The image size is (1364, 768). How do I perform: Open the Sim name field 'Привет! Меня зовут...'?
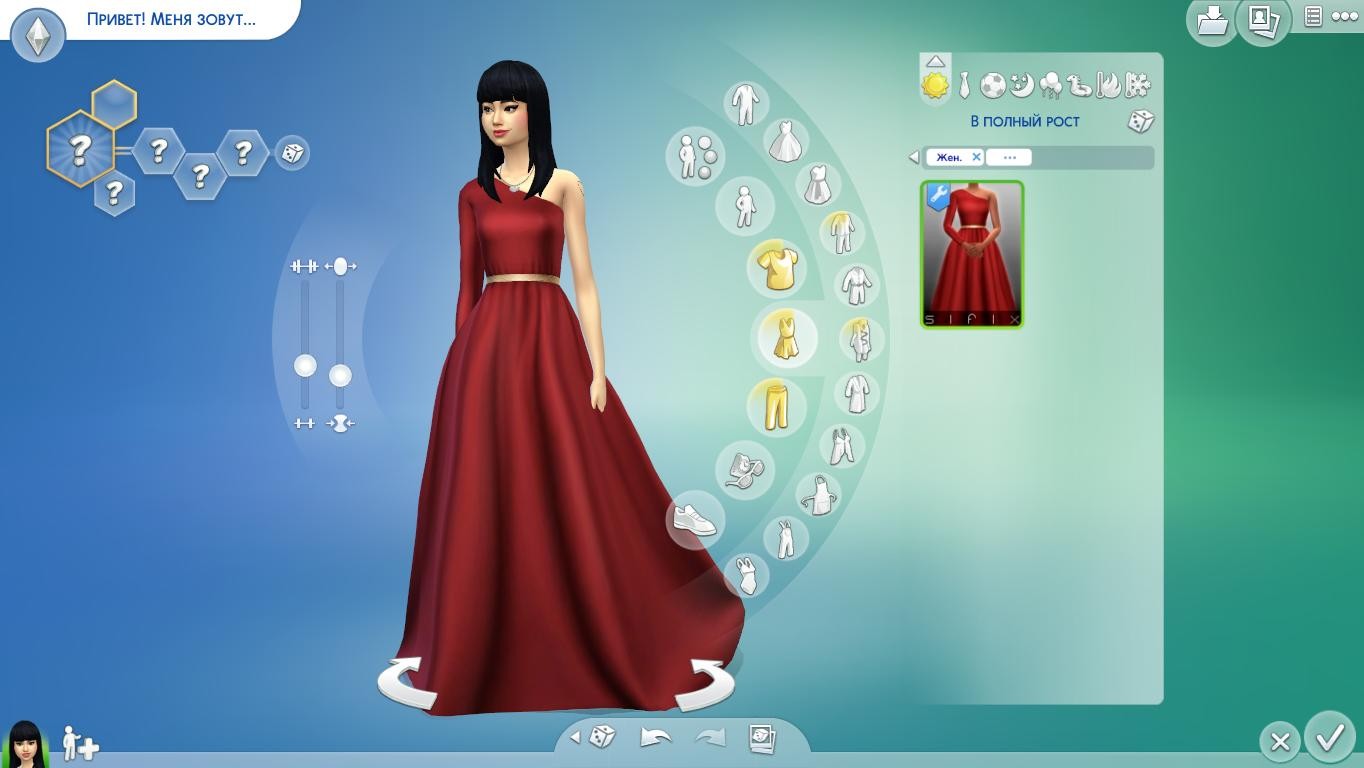(171, 19)
